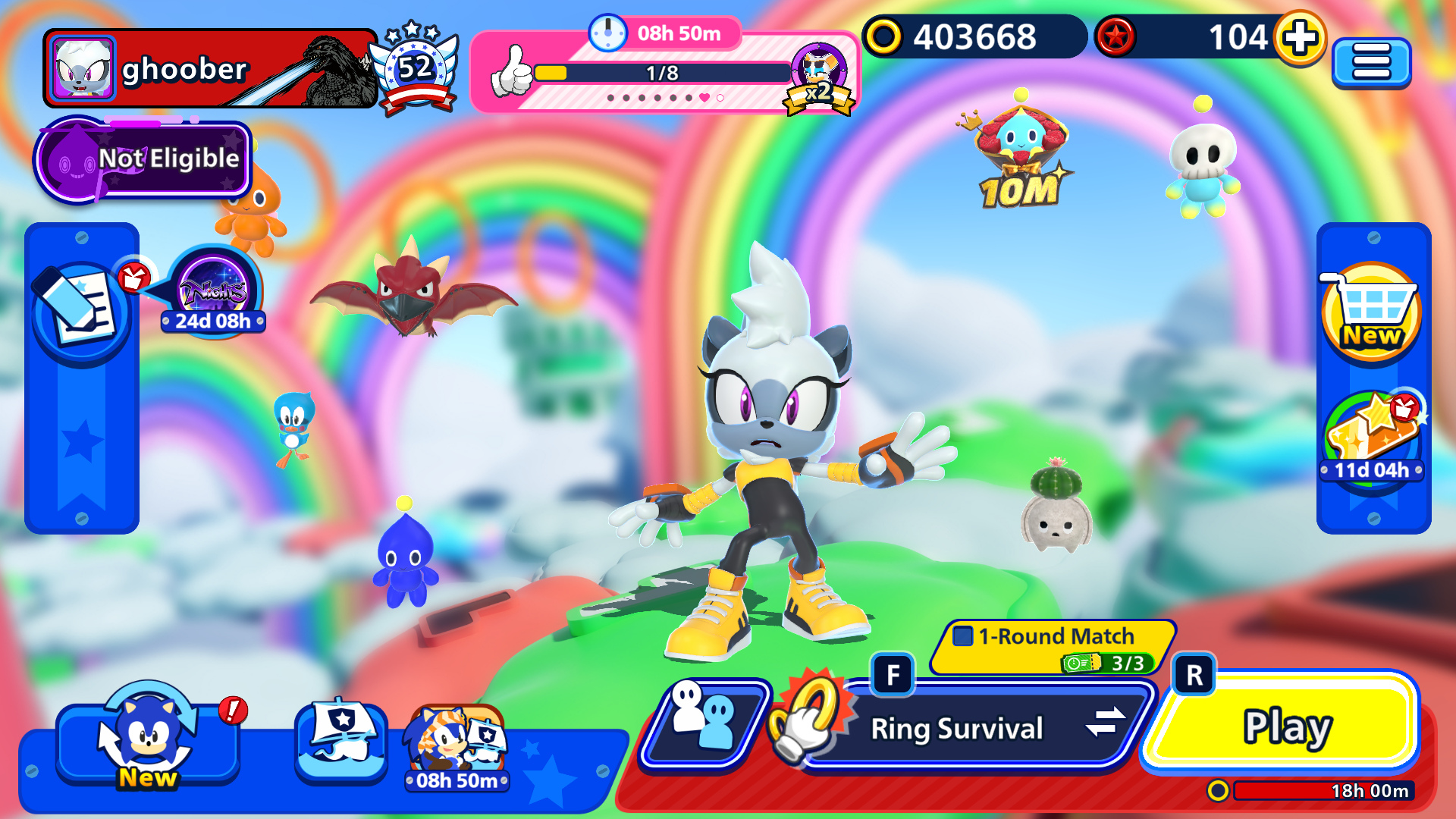This screenshot has height=819, width=1456.
Task: Toggle the 1-Round Match checkbox
Action: [962, 635]
